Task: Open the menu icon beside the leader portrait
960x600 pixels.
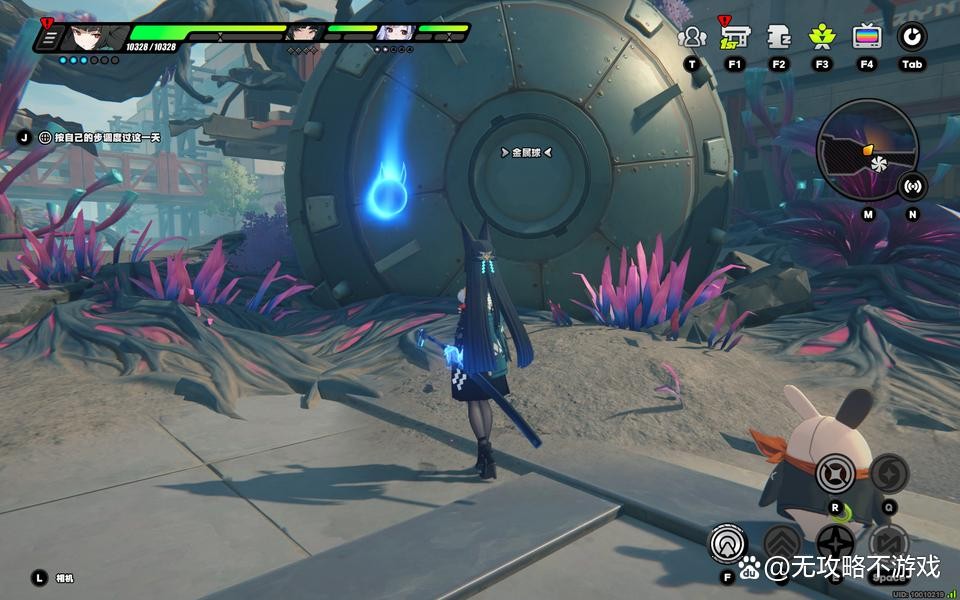Action: pyautogui.click(x=49, y=38)
